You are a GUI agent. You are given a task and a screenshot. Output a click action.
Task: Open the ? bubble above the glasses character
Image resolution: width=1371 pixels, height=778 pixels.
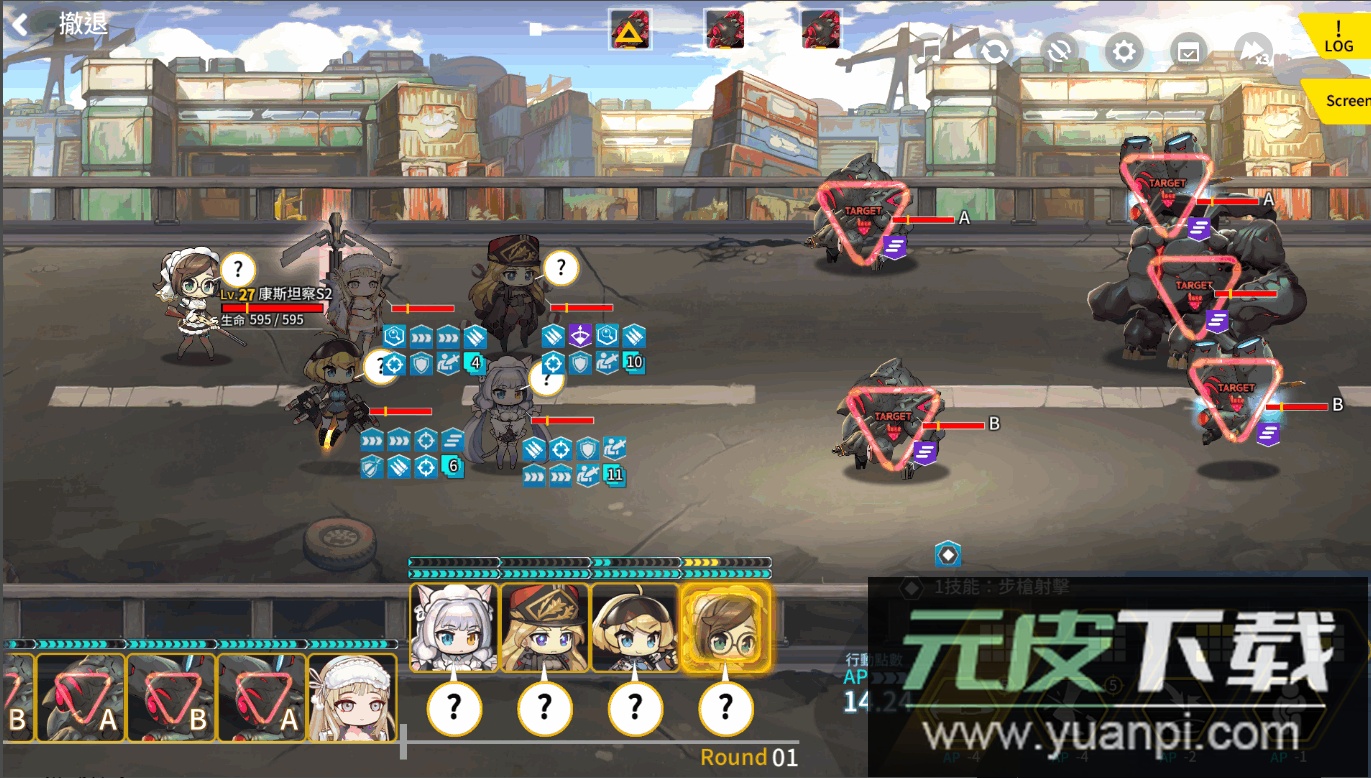[238, 269]
